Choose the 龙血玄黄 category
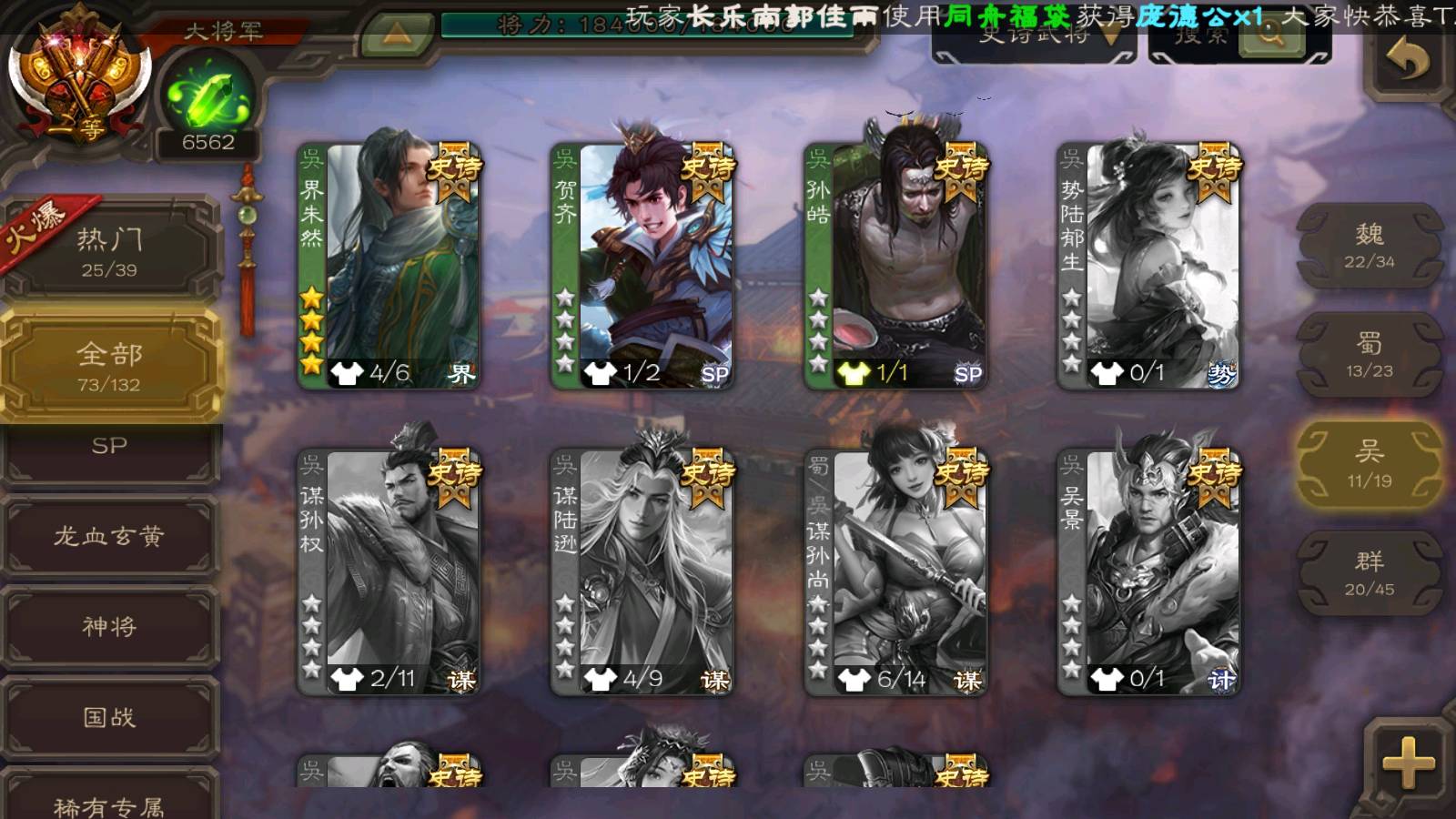The image size is (1456, 819). click(109, 536)
